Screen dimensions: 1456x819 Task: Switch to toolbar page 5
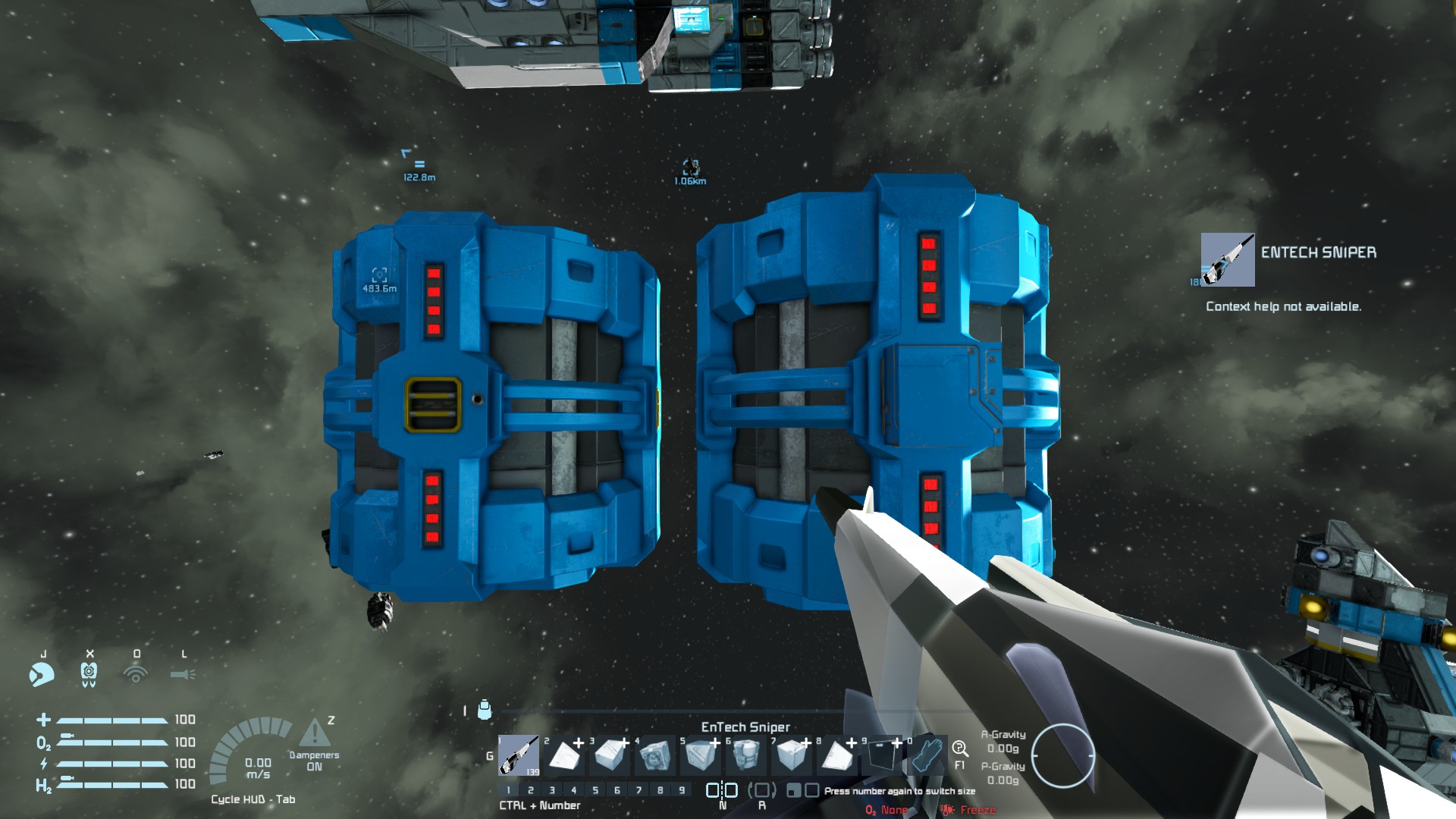(x=595, y=790)
